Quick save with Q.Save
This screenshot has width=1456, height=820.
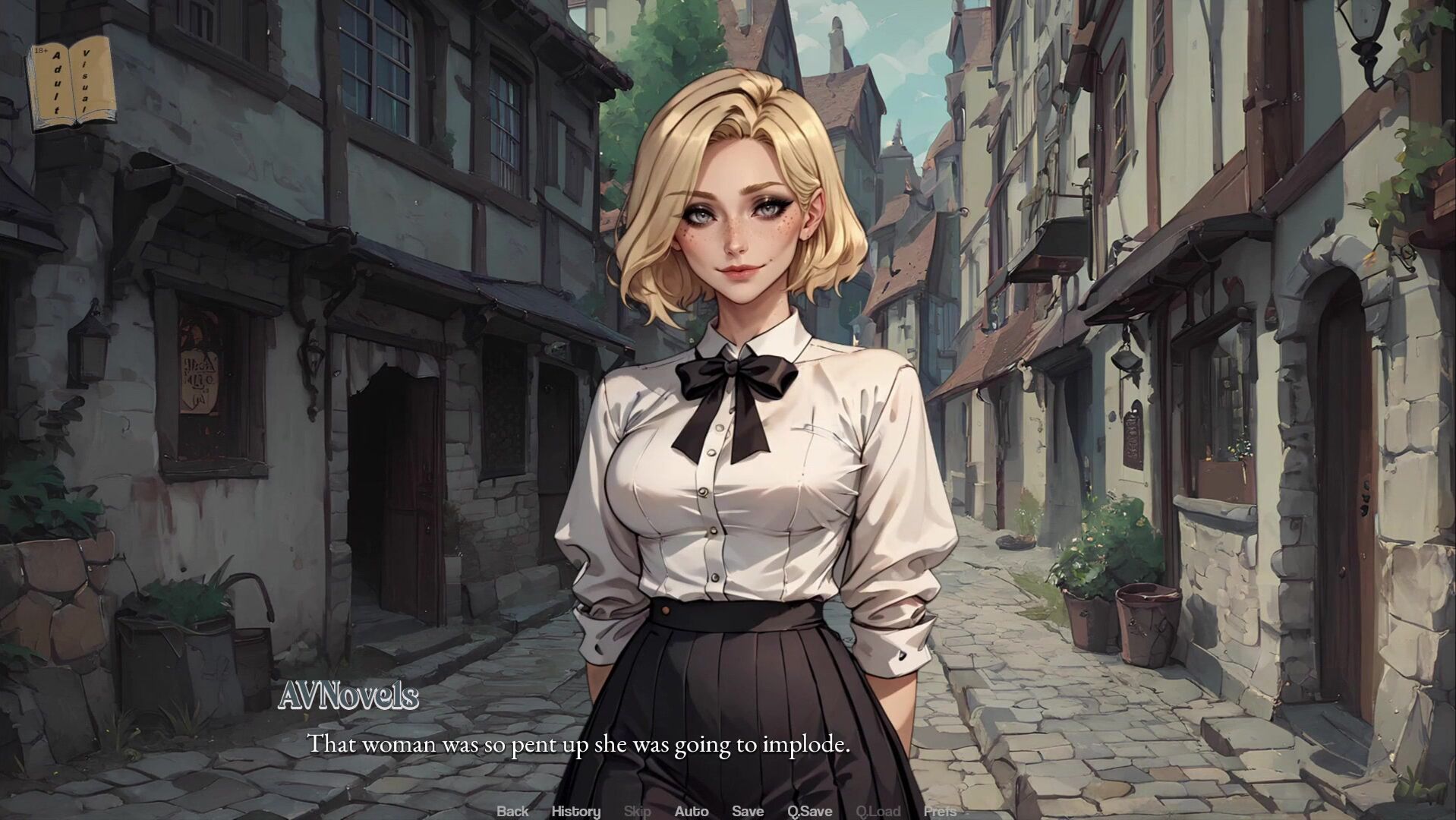pyautogui.click(x=809, y=811)
